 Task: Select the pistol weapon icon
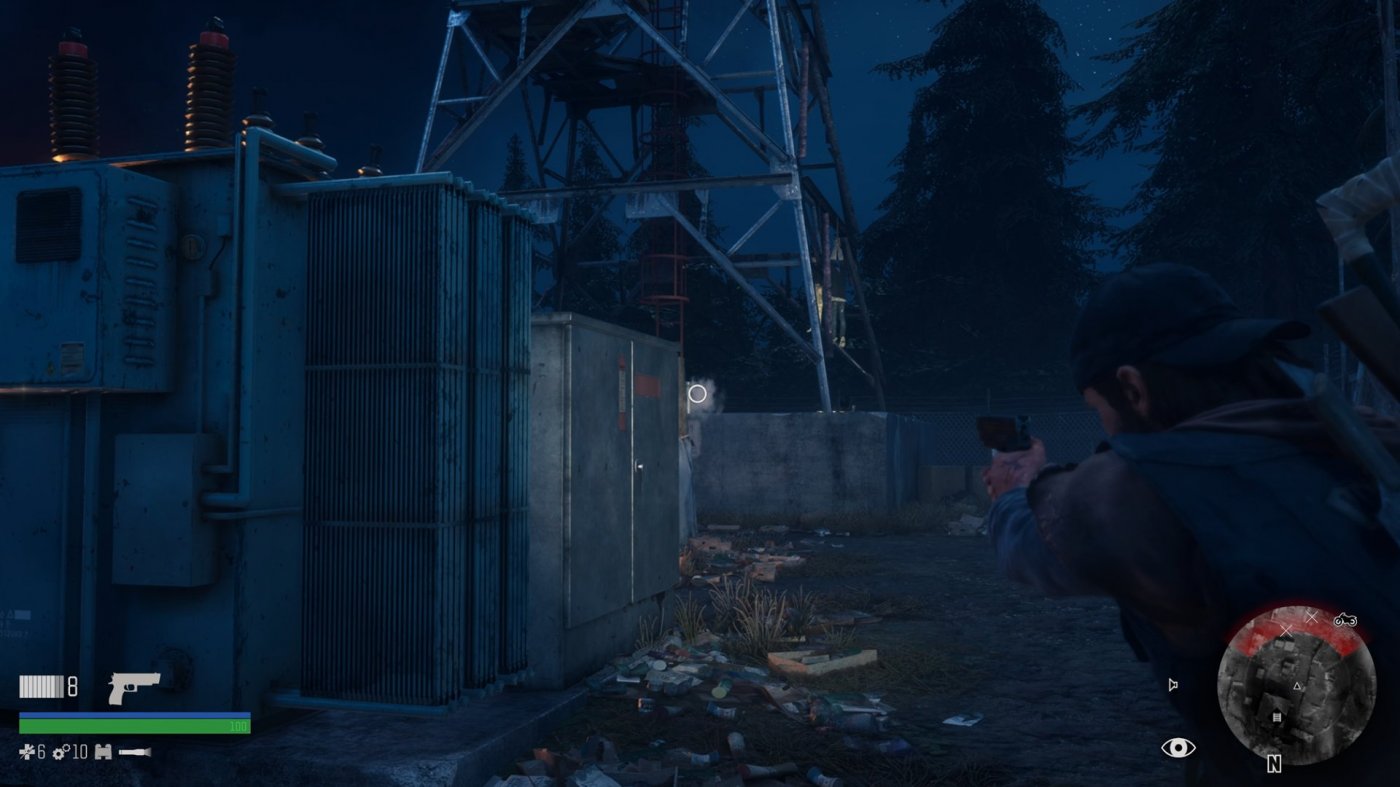pos(133,689)
